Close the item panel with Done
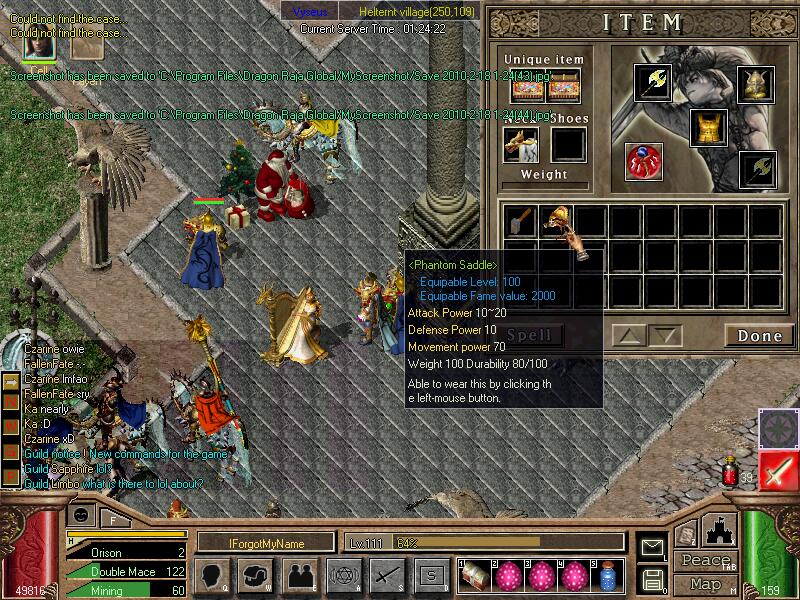The image size is (800, 600). 759,336
